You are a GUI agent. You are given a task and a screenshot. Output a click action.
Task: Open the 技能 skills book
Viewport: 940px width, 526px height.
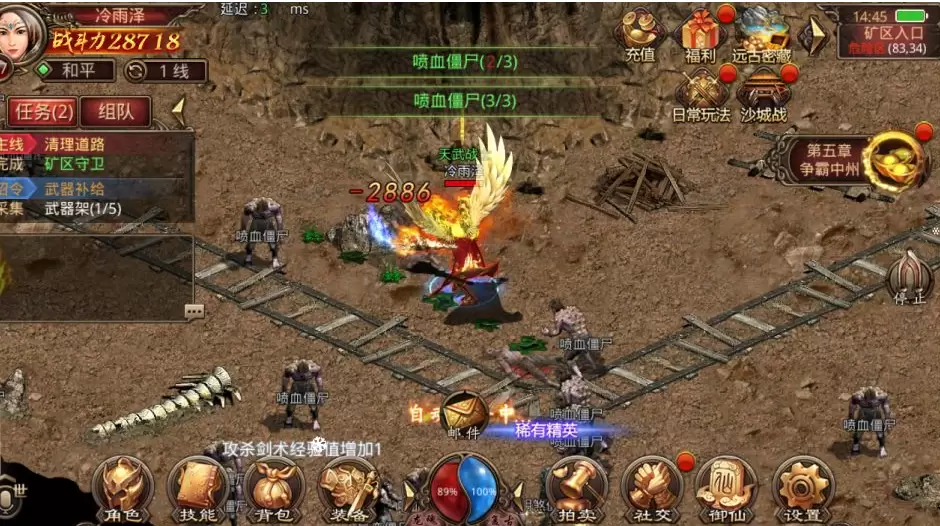pos(197,488)
